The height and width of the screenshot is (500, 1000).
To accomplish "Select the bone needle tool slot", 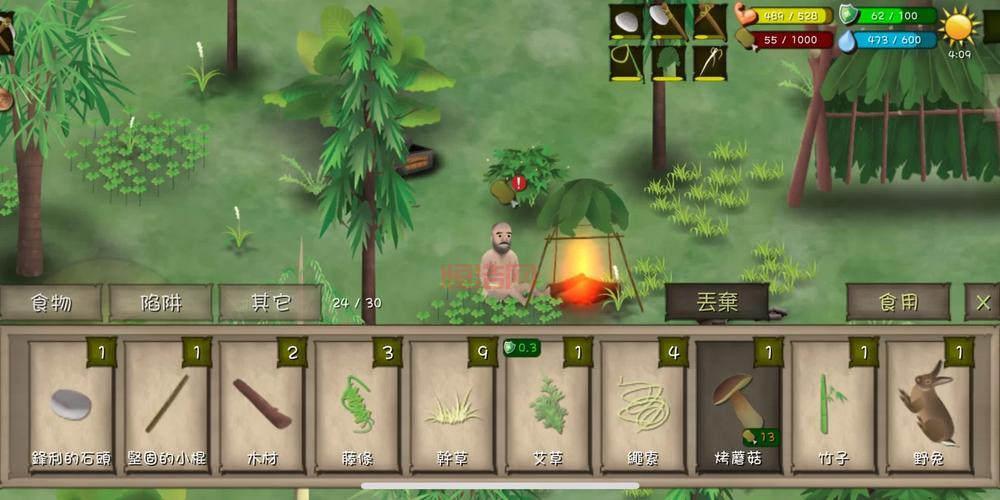I will (710, 63).
